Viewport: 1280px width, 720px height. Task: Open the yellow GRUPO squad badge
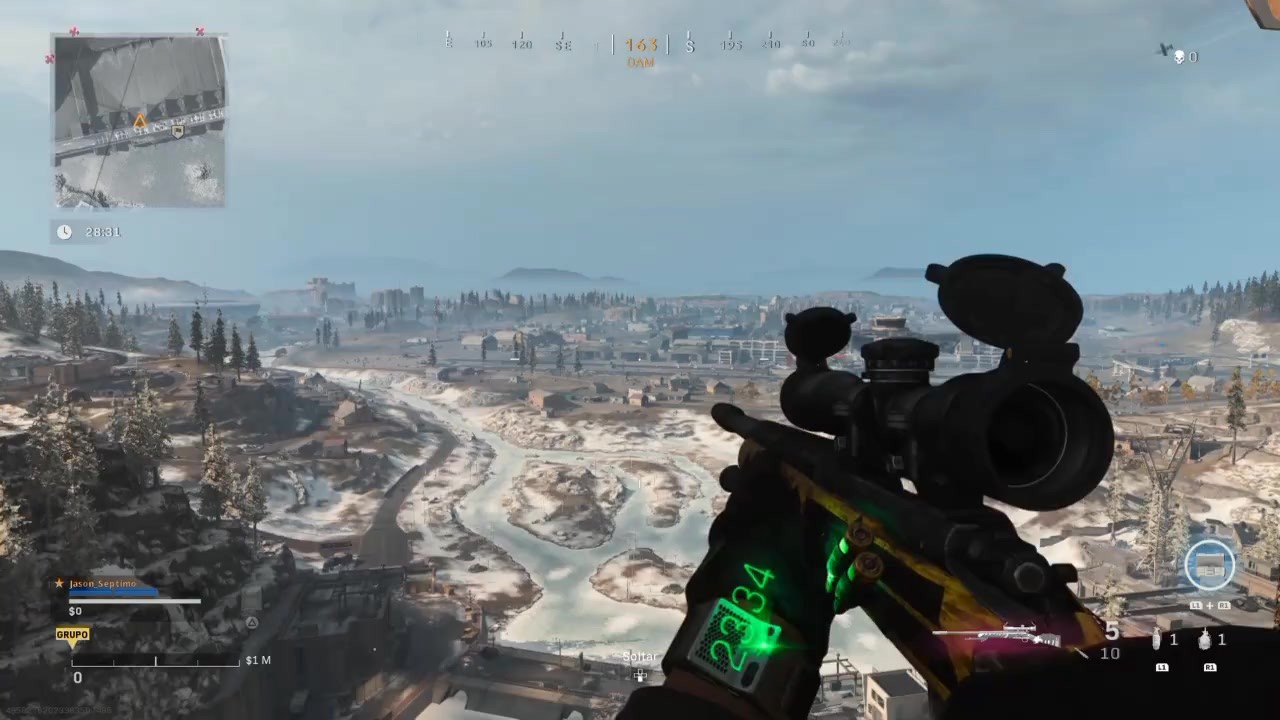72,635
